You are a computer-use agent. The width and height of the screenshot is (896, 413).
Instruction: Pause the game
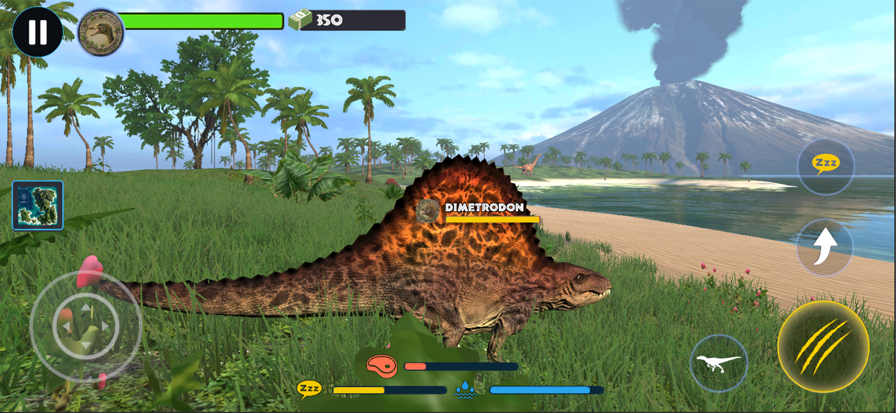pyautogui.click(x=37, y=32)
